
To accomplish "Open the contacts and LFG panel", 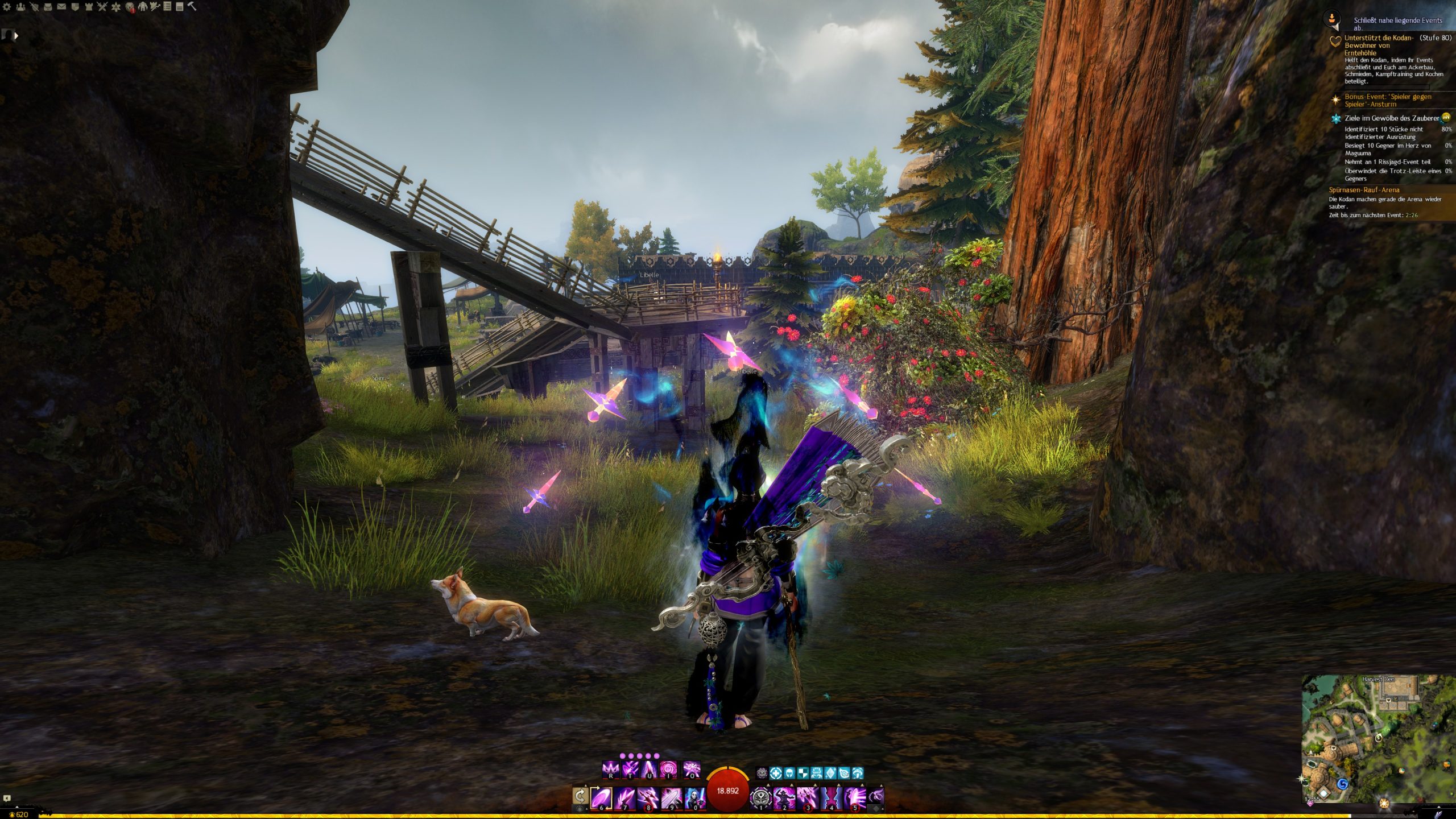I will point(20,7).
